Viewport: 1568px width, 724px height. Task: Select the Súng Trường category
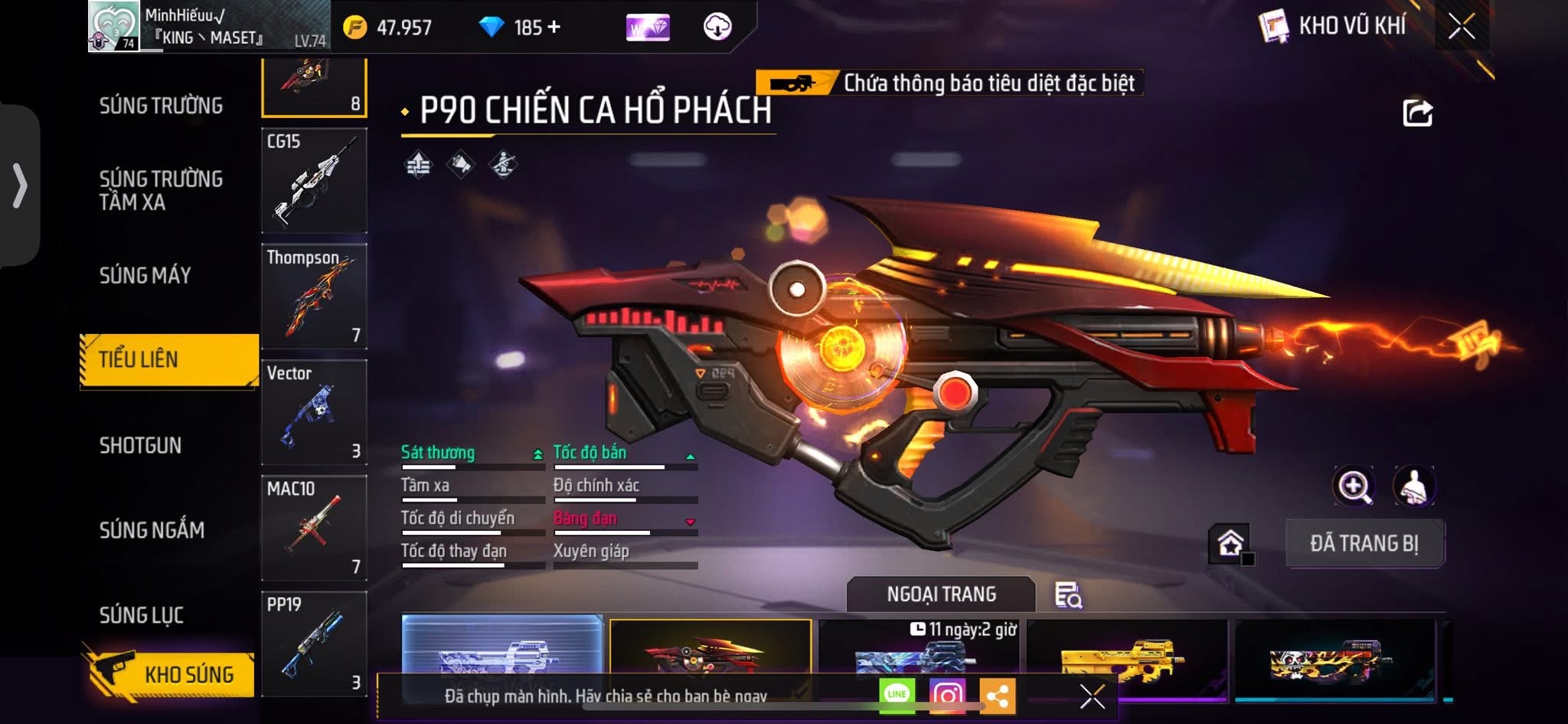[x=161, y=106]
